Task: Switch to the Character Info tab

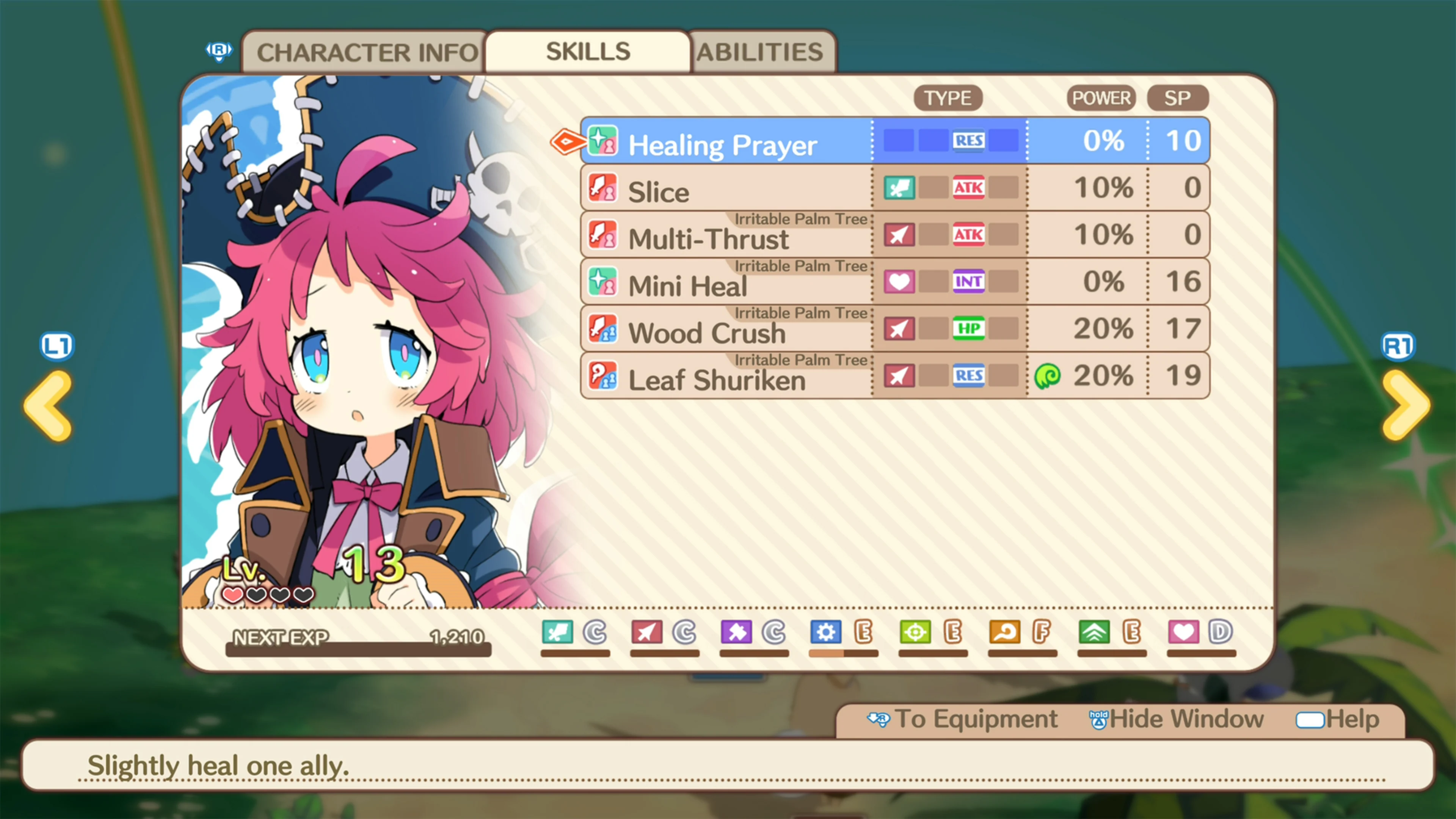Action: pyautogui.click(x=364, y=52)
